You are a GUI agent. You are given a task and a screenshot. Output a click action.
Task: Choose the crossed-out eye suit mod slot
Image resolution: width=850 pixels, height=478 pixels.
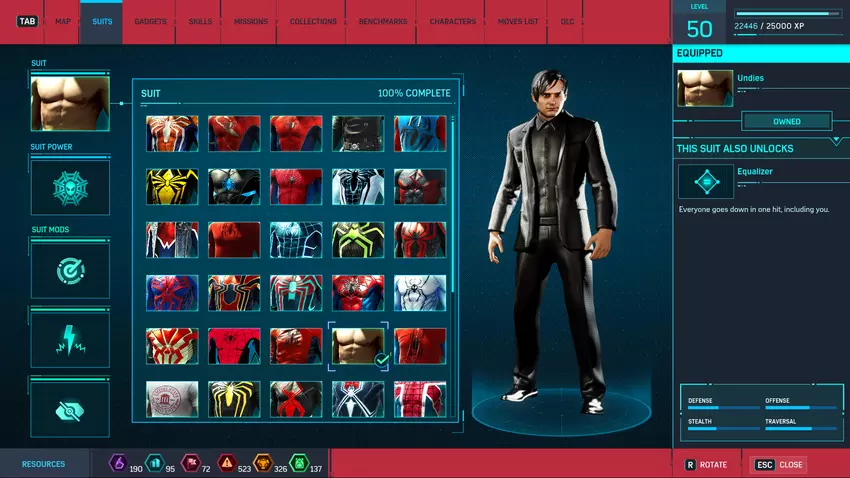[x=70, y=409]
